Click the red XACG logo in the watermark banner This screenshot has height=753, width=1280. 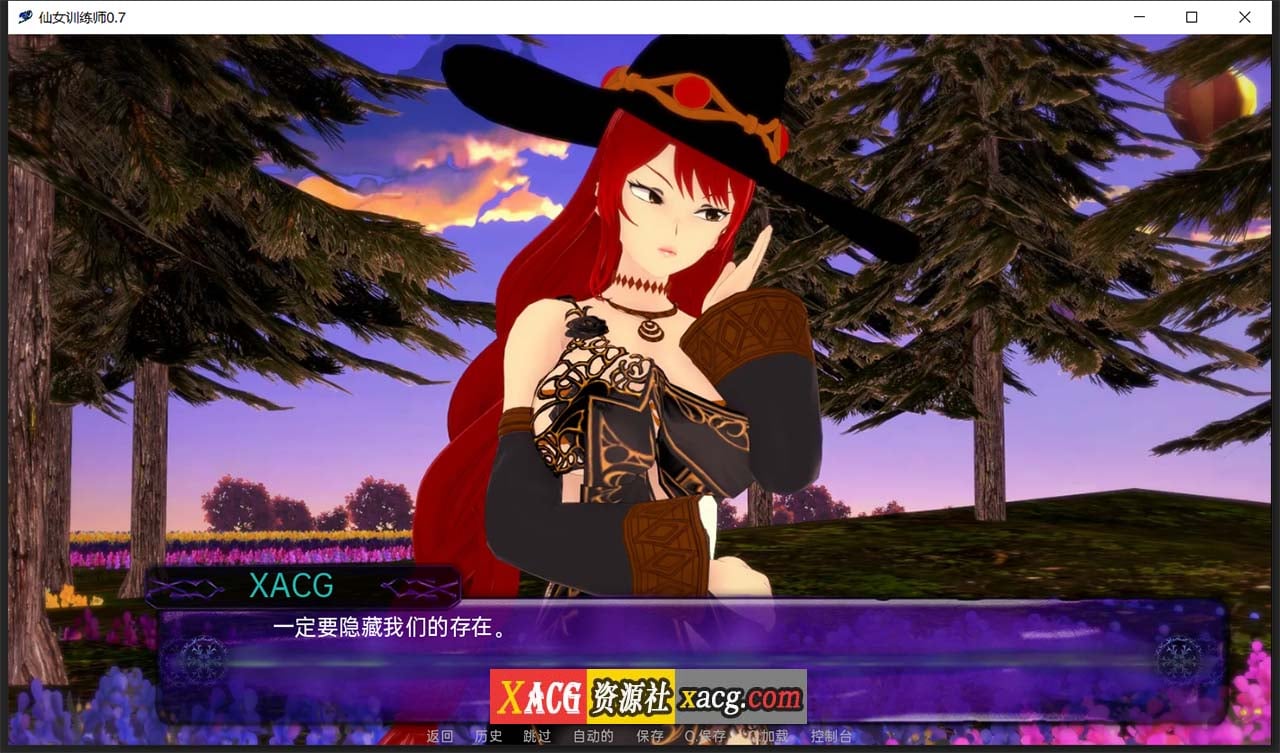(x=536, y=697)
